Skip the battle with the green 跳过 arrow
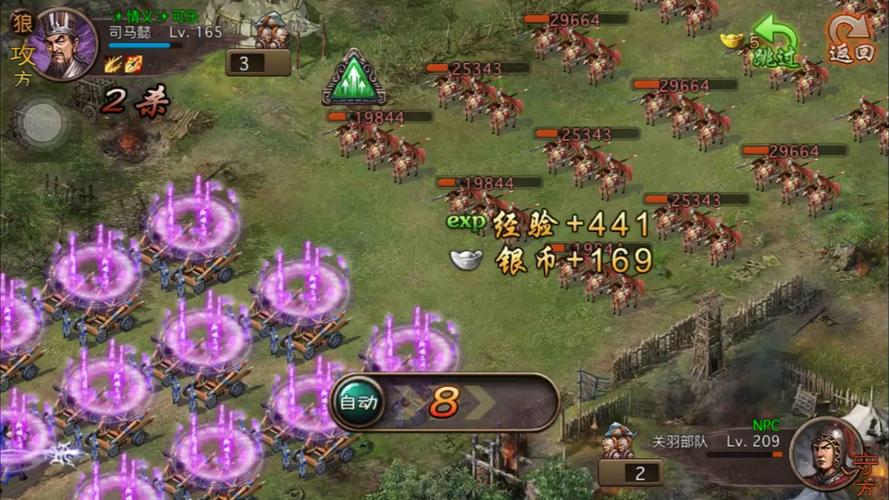Image resolution: width=889 pixels, height=500 pixels. [774, 42]
